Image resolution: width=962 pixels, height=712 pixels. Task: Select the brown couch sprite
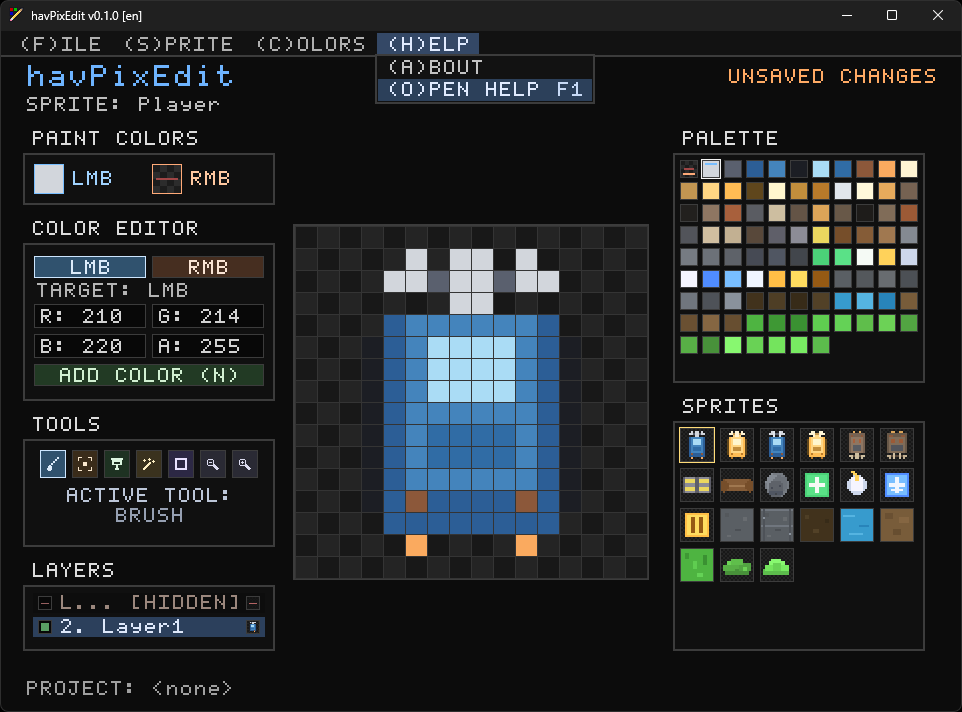(x=737, y=485)
